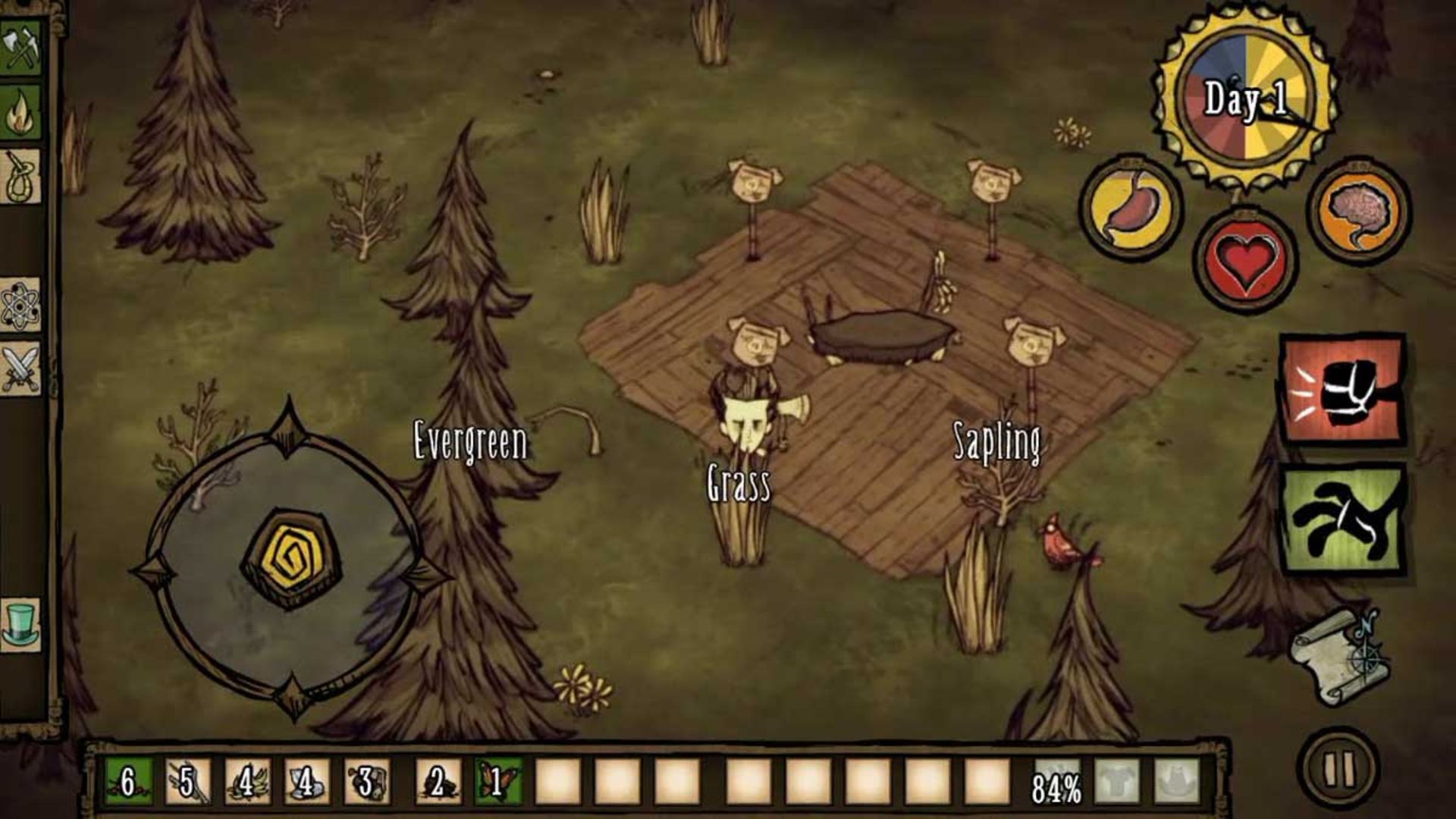Screen dimensions: 1456x819
Task: Open the Fire crafting tab
Action: click(21, 111)
